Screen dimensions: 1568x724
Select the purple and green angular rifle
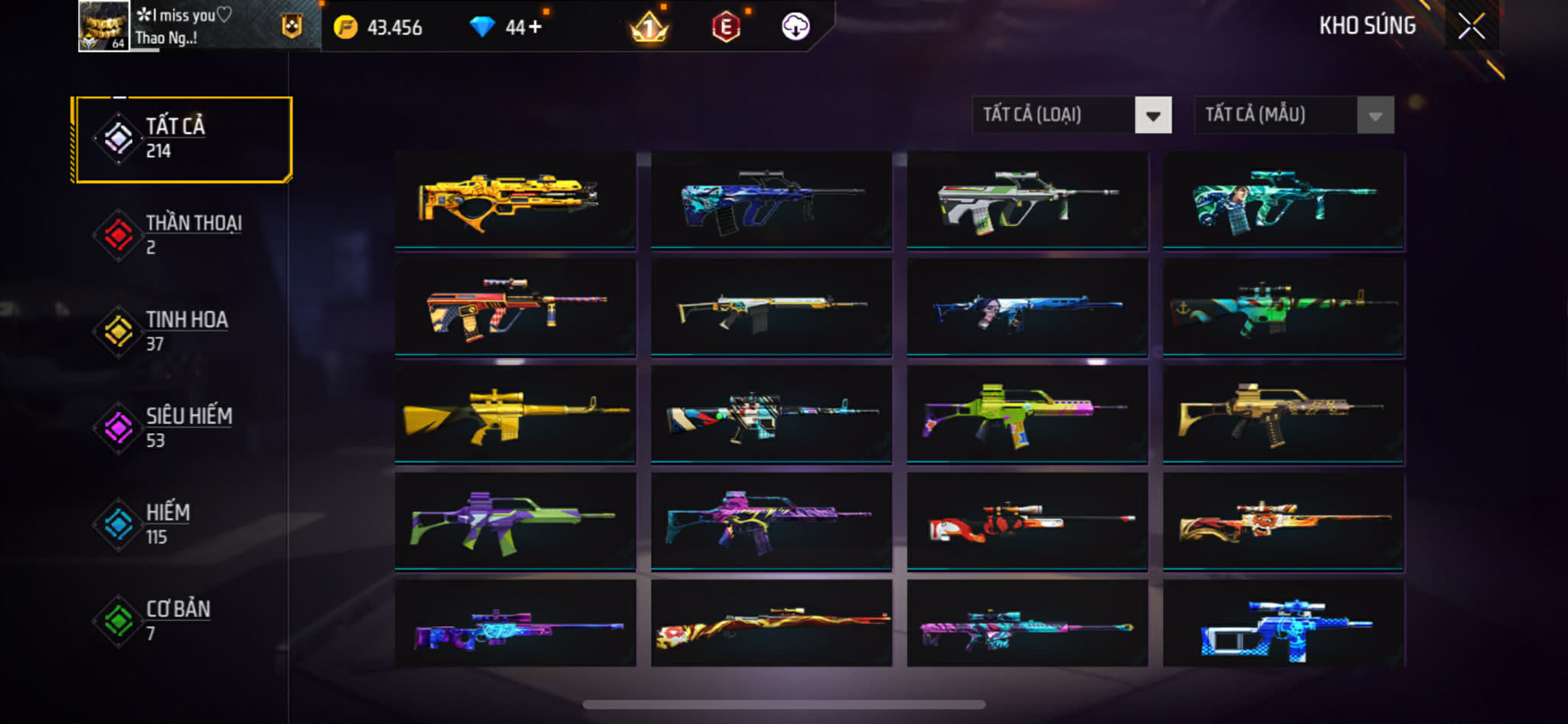(514, 521)
